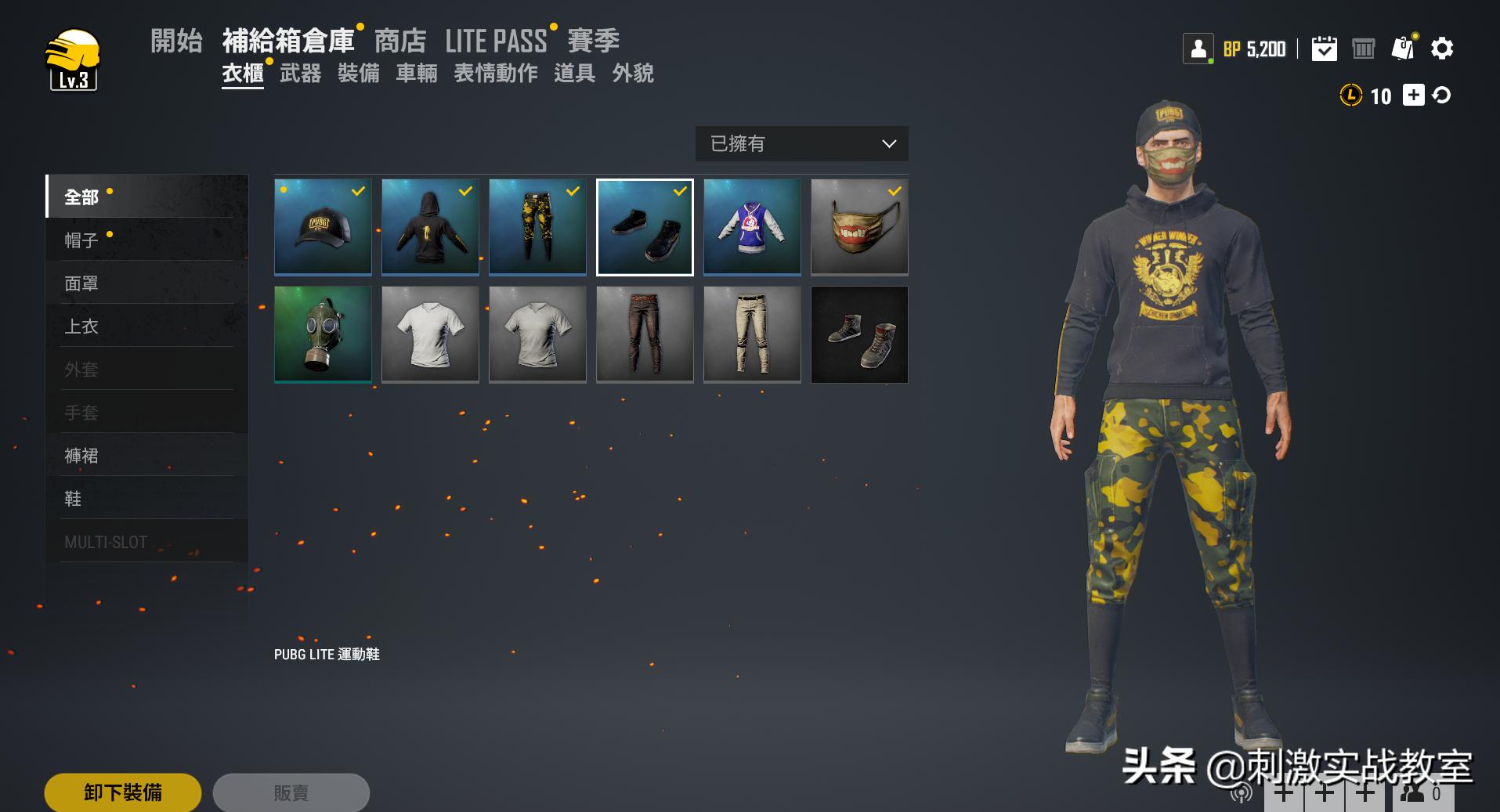Select the 表情動作 emotes tab
This screenshot has height=812, width=1500.
495,74
